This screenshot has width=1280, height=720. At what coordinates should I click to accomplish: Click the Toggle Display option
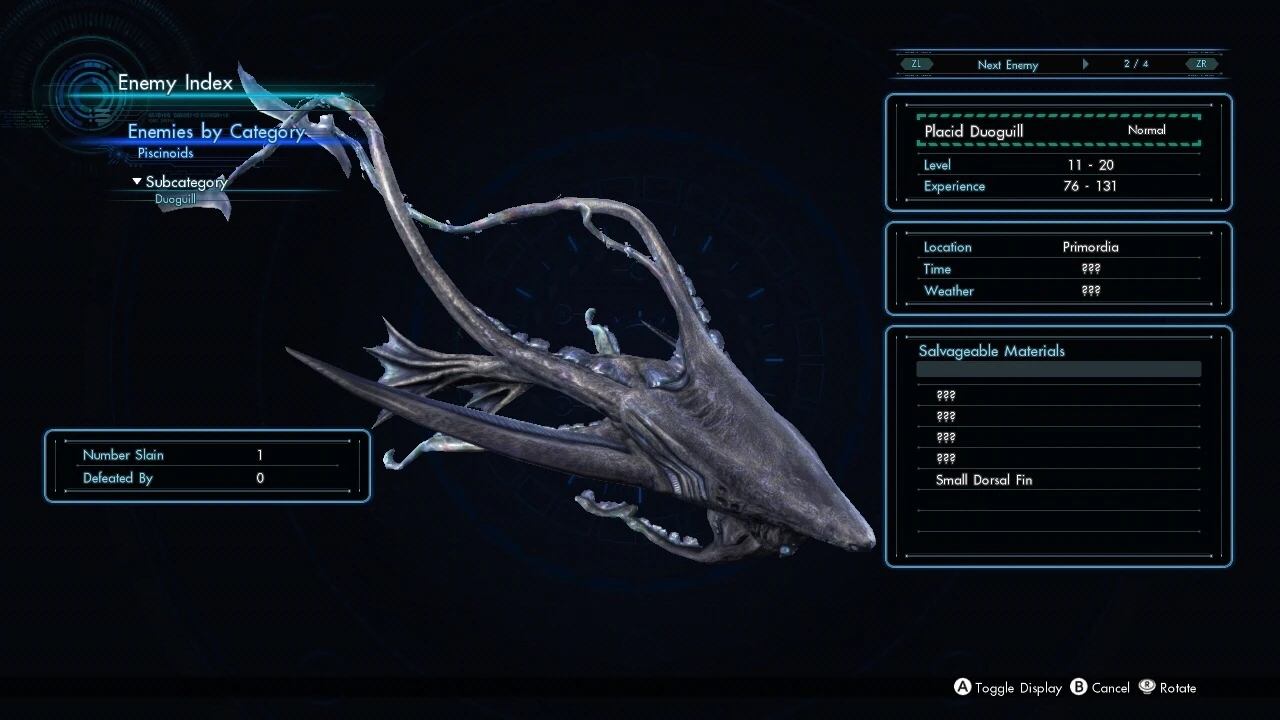[1008, 688]
